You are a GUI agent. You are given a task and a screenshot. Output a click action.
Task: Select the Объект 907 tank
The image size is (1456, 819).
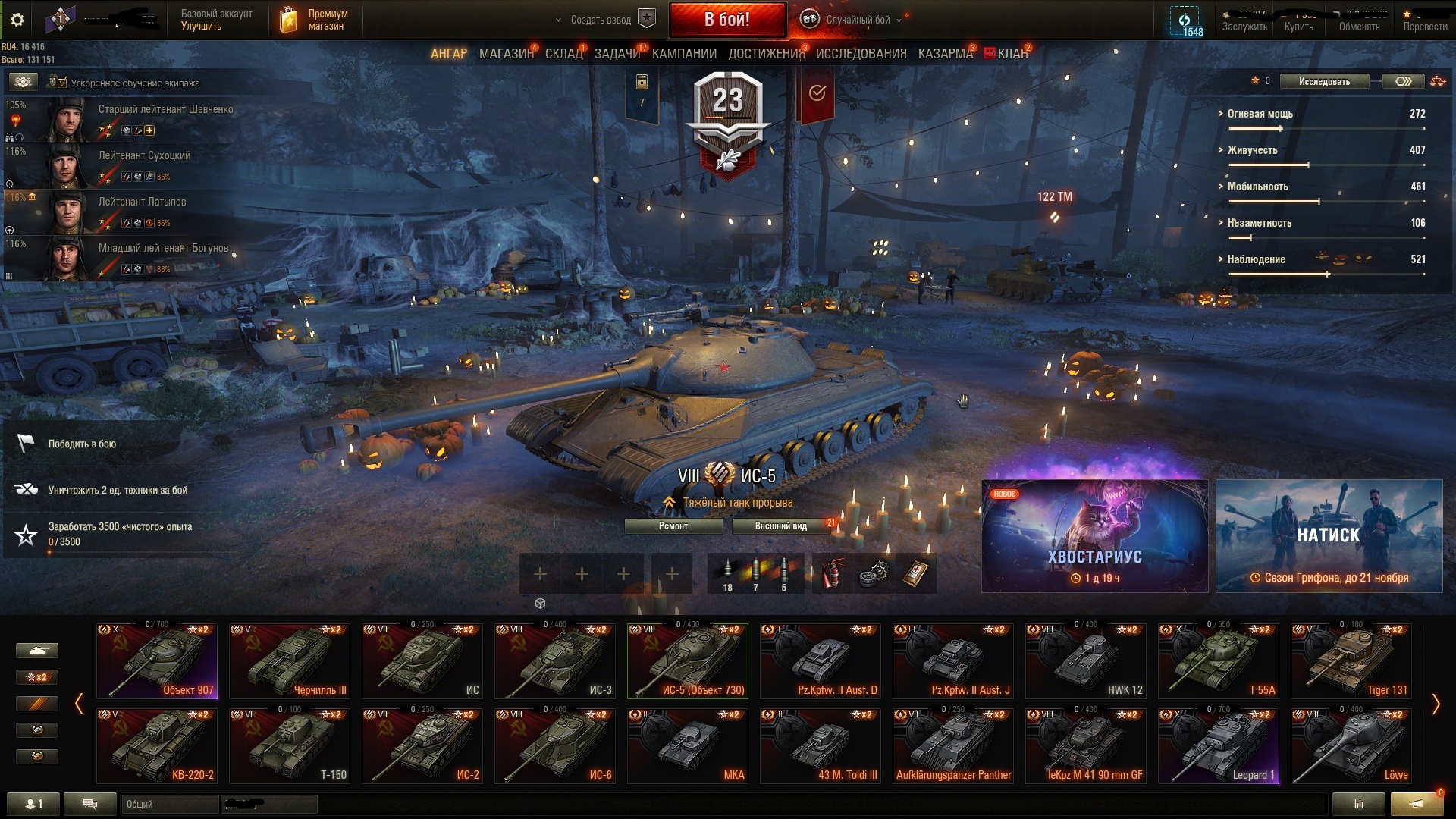click(157, 661)
